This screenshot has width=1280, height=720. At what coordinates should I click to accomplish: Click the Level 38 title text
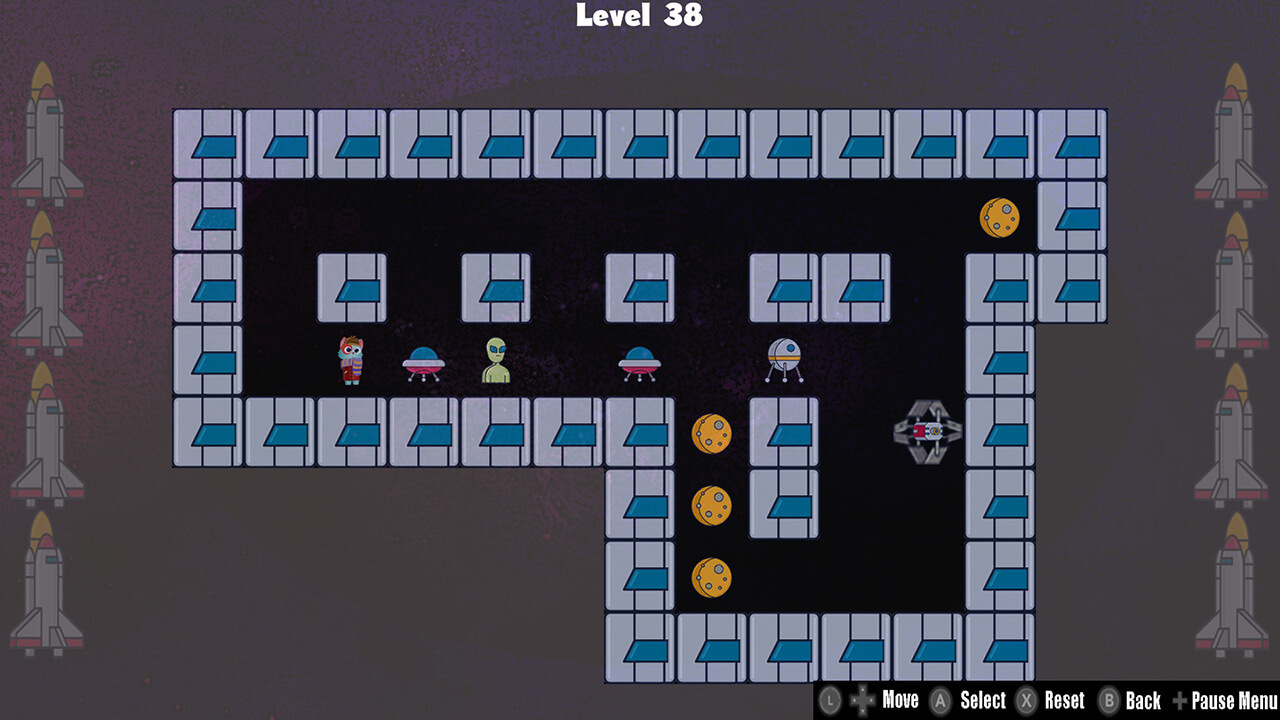639,16
